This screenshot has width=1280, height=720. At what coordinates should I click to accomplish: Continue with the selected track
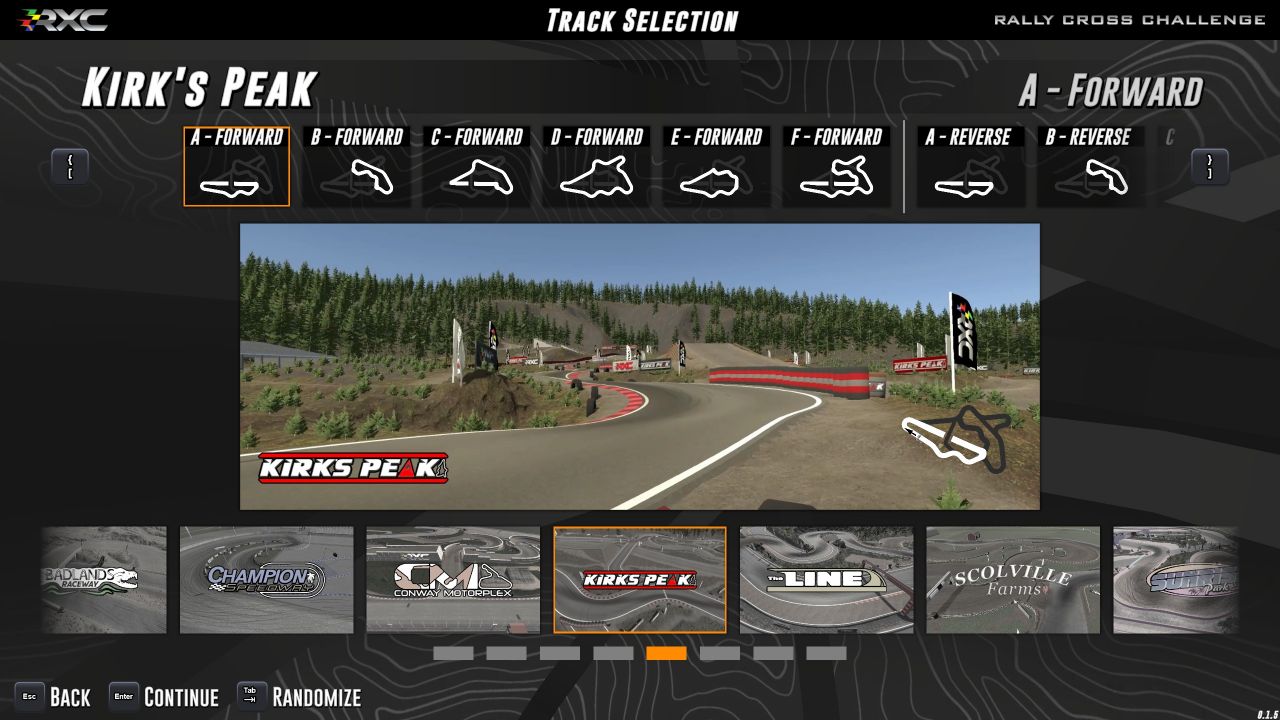tap(164, 697)
